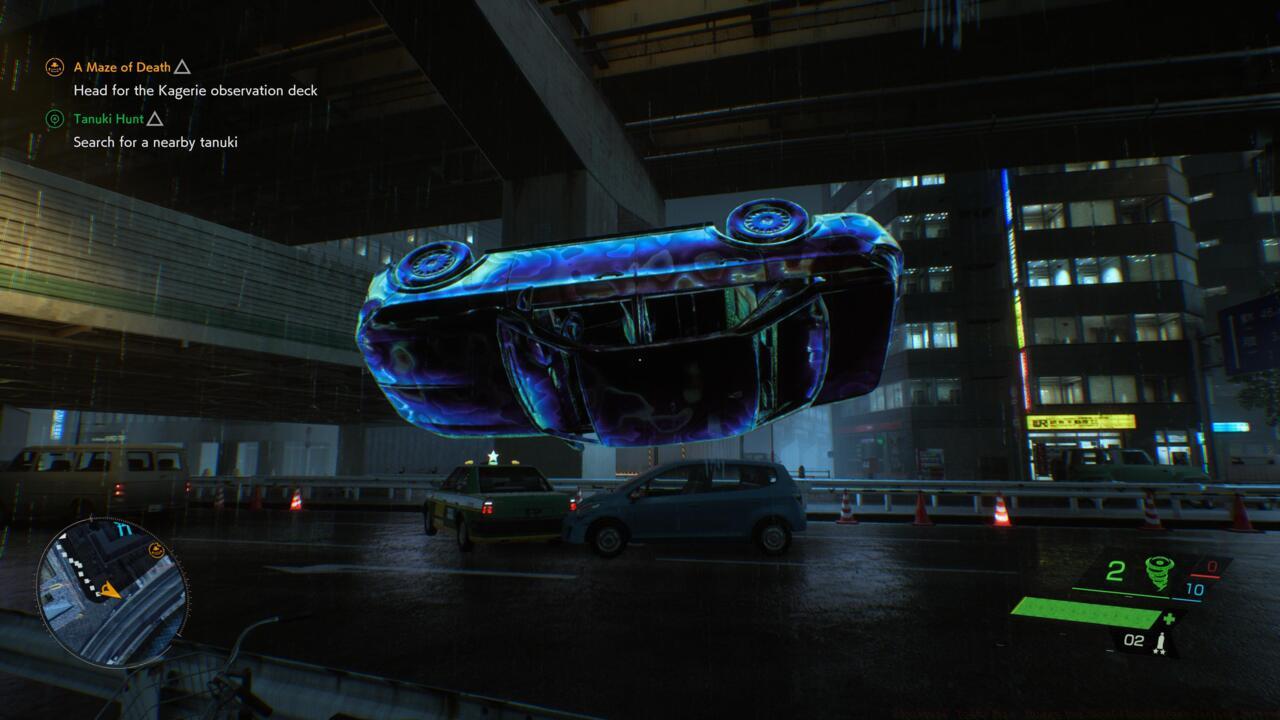This screenshot has width=1280, height=720.
Task: Click the Head for the Kagerie observation deck text
Action: click(x=195, y=90)
